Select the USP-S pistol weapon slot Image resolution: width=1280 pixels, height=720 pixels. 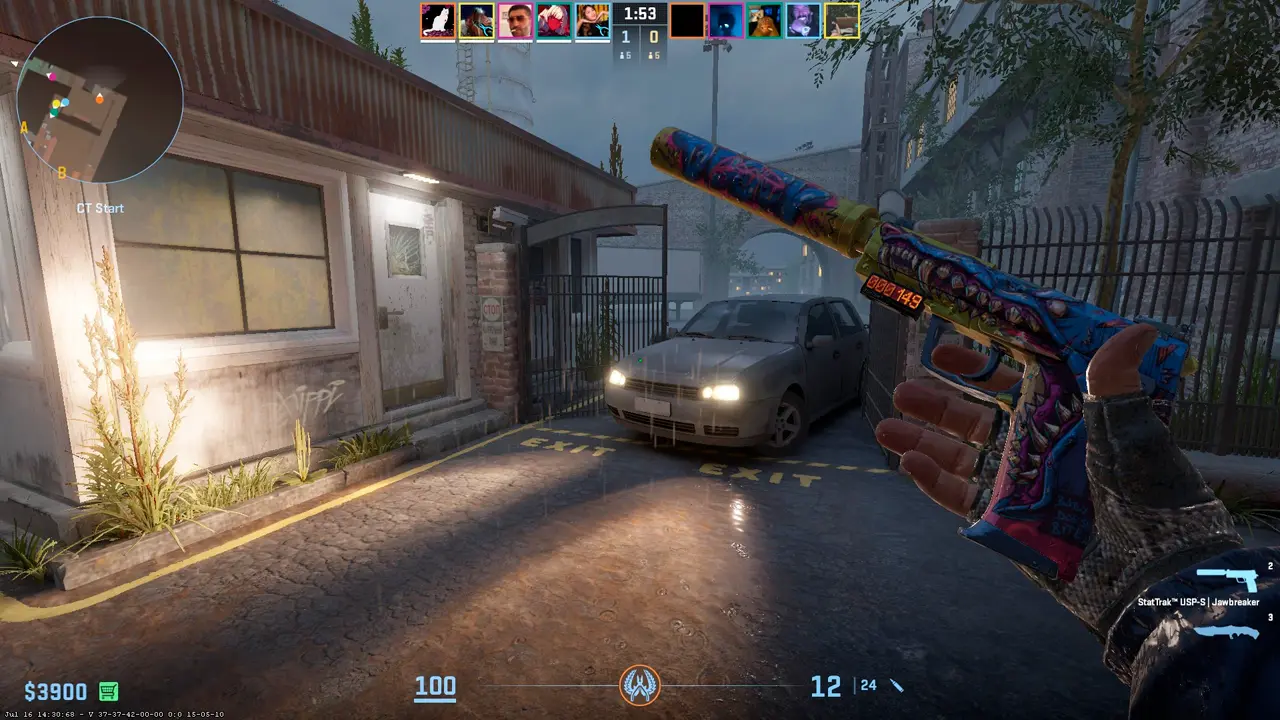pyautogui.click(x=1226, y=579)
